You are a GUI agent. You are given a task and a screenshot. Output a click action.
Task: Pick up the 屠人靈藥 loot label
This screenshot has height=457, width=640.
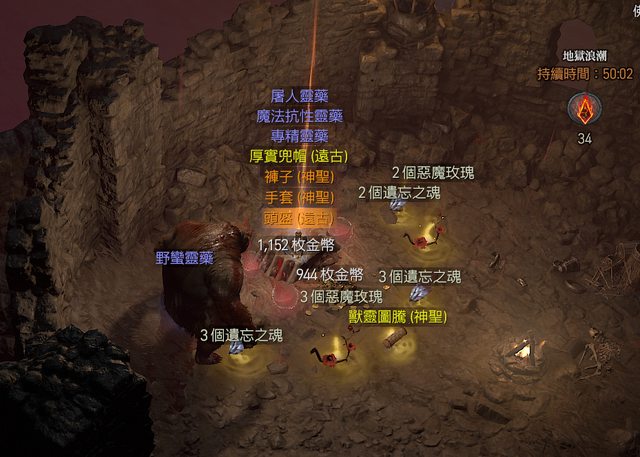(299, 97)
